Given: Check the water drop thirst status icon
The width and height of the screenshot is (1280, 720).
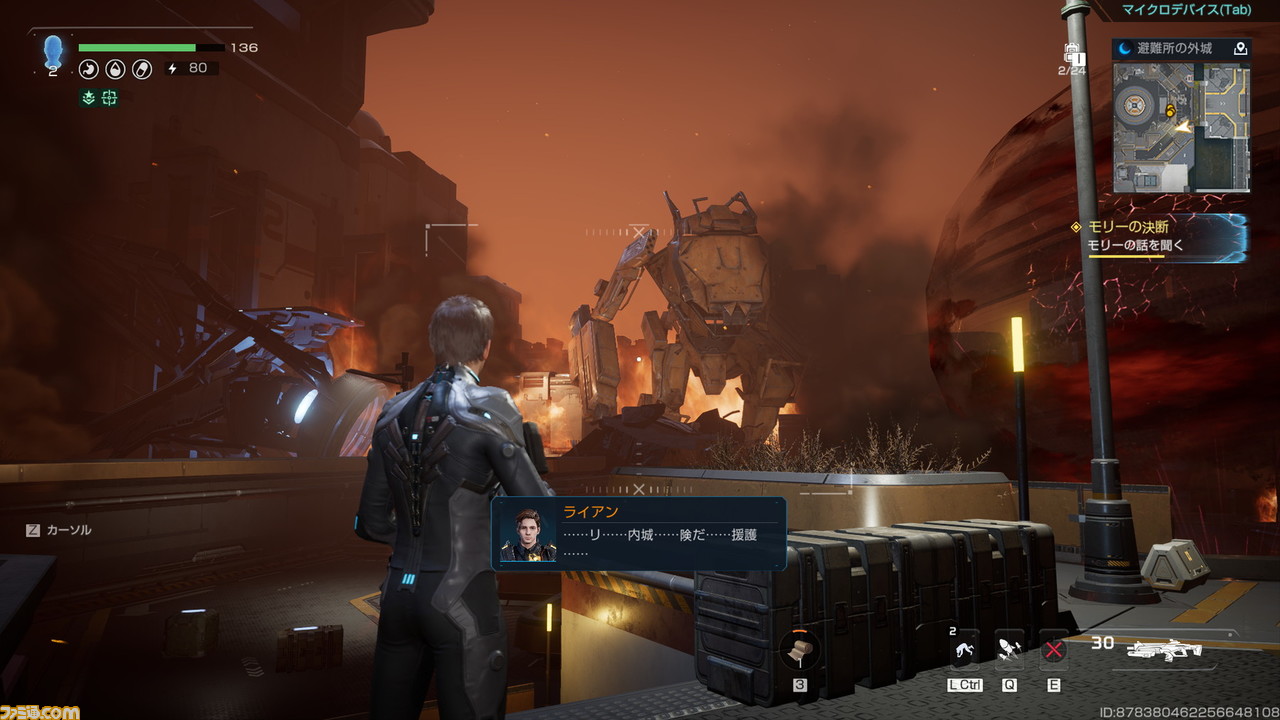Looking at the screenshot, I should (115, 69).
